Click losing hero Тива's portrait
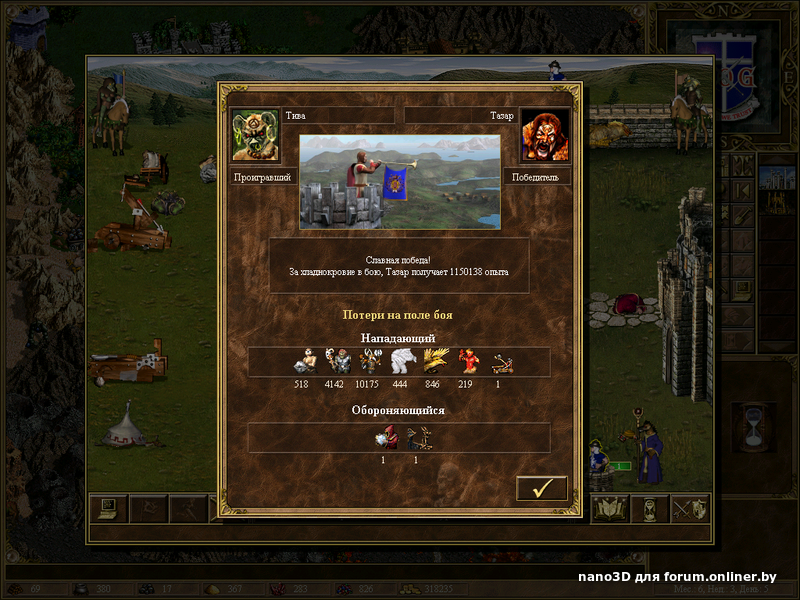800x600 pixels. 255,135
